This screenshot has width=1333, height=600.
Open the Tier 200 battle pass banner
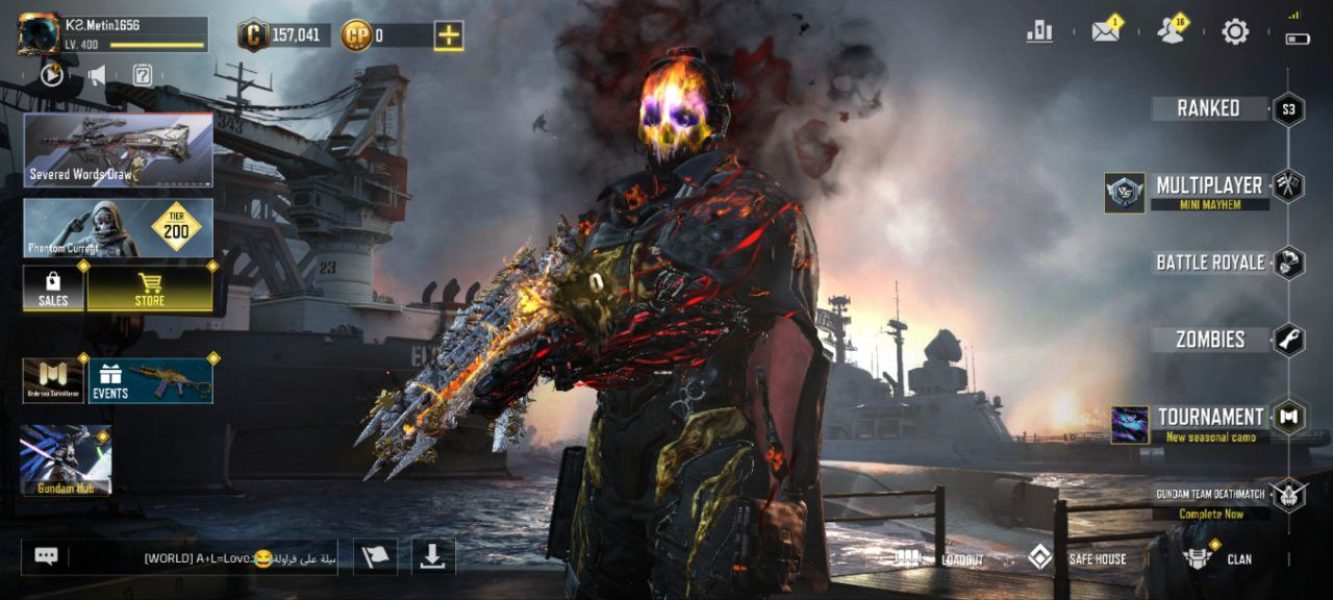[x=118, y=228]
